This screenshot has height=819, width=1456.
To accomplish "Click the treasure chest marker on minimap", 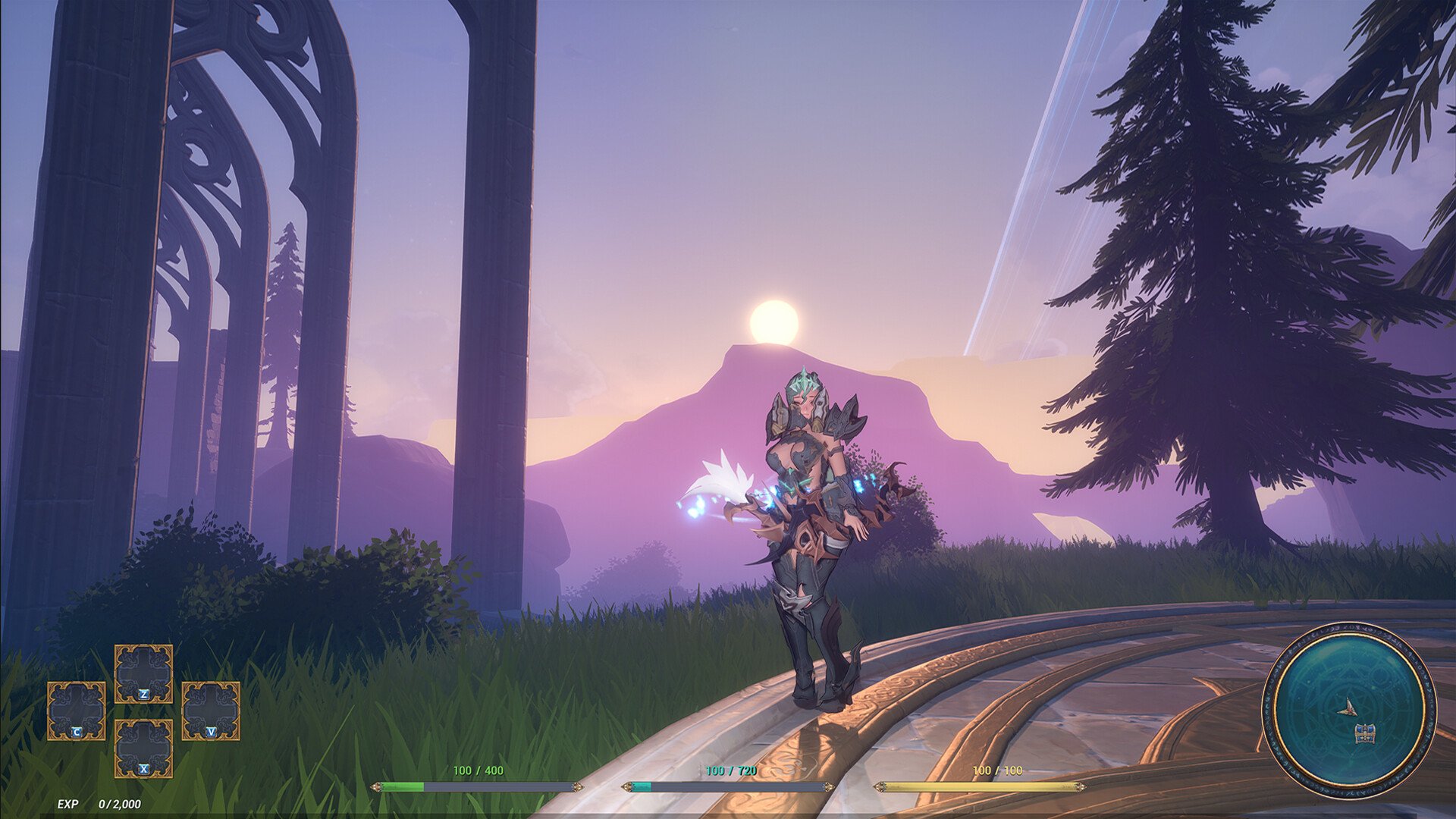I will pyautogui.click(x=1364, y=733).
